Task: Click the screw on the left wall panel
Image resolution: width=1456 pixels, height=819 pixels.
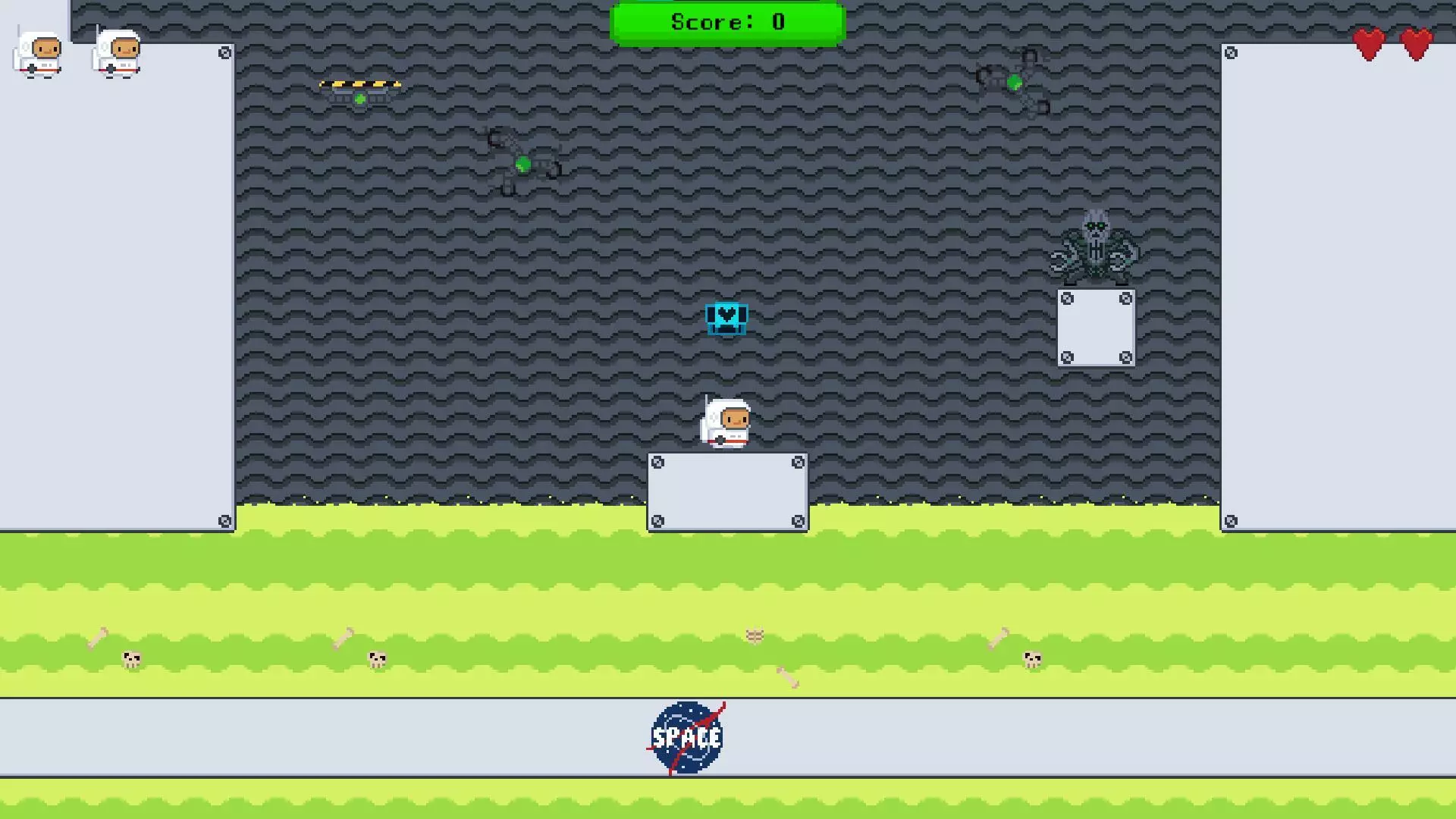Action: pos(223,53)
